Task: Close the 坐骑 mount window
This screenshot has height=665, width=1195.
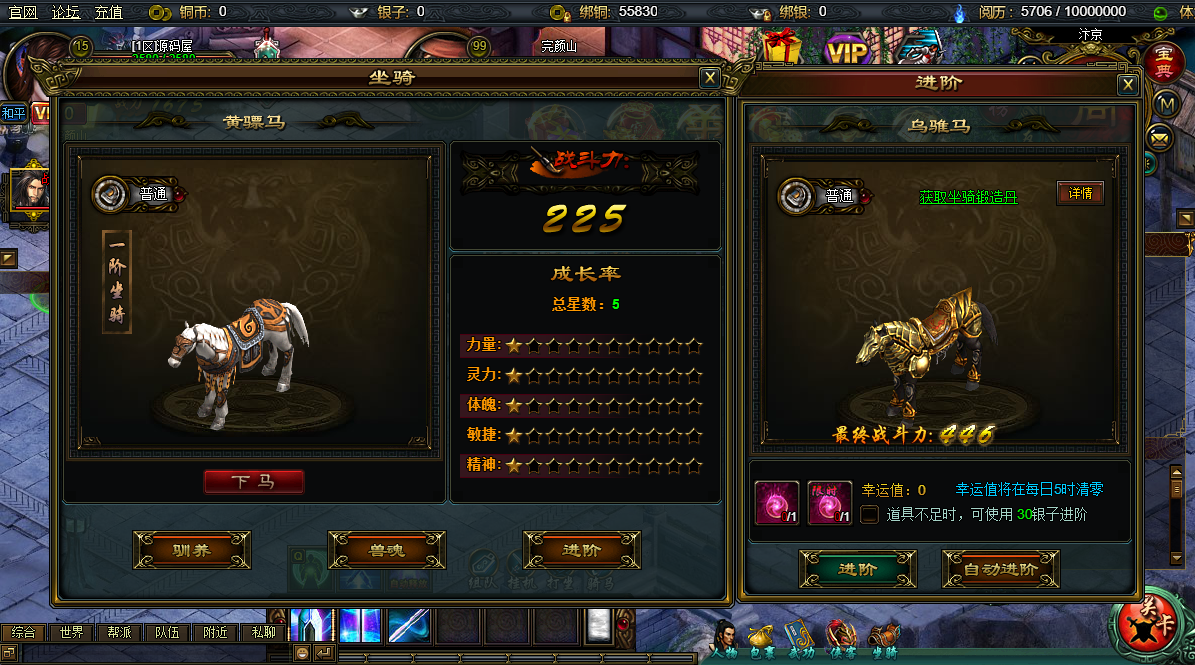Action: pos(709,78)
